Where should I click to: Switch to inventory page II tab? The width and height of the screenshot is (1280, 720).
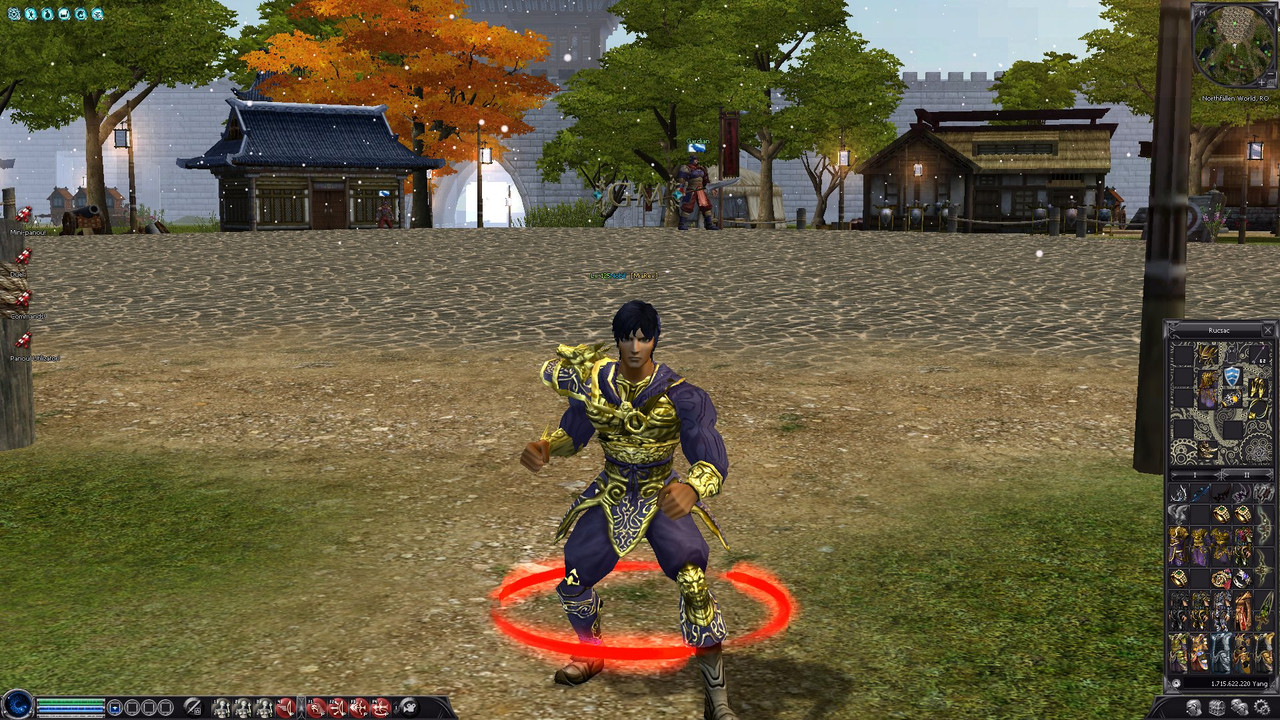pos(1247,475)
